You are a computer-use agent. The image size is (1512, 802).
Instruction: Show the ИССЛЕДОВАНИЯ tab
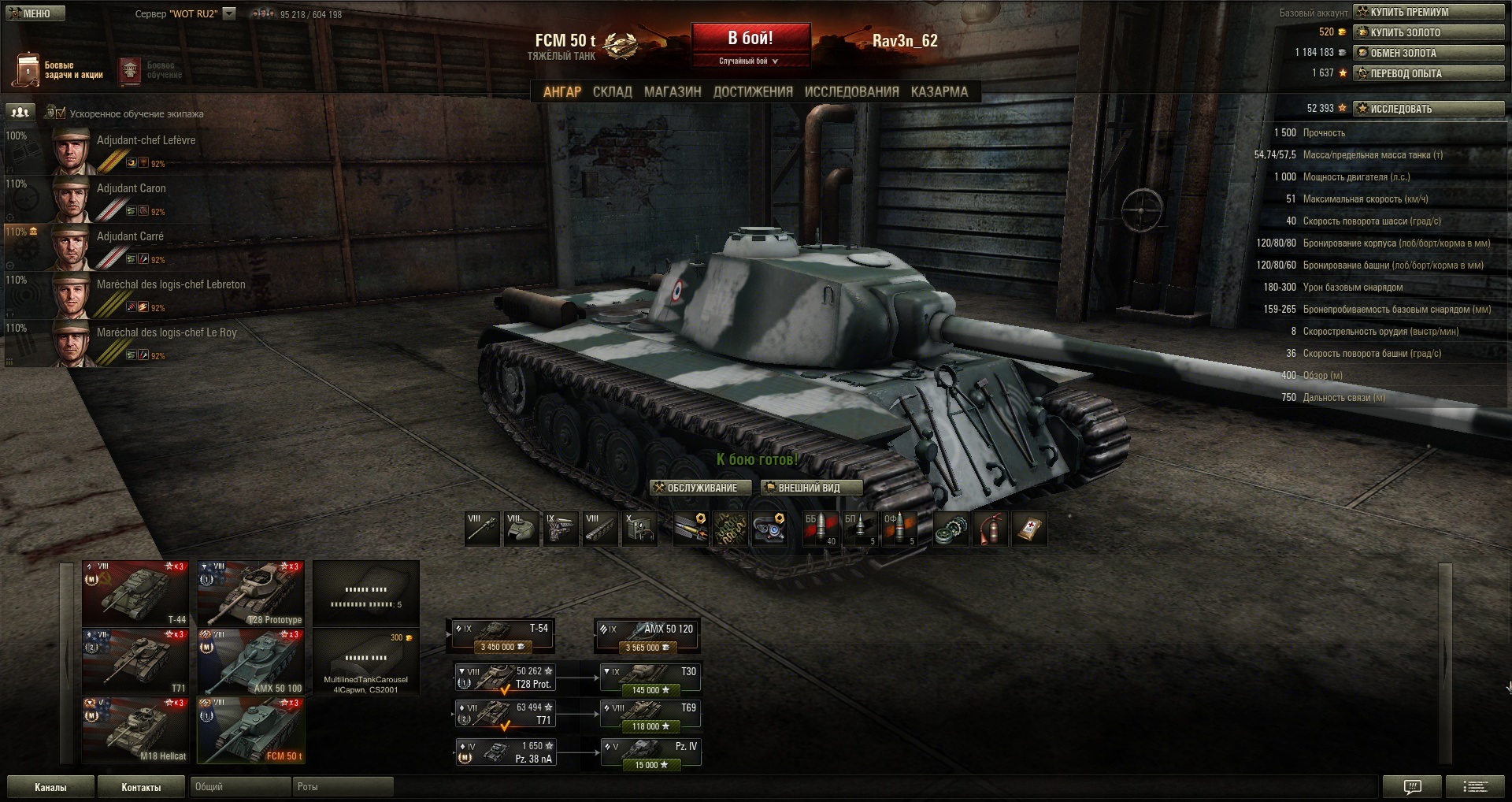(x=851, y=92)
